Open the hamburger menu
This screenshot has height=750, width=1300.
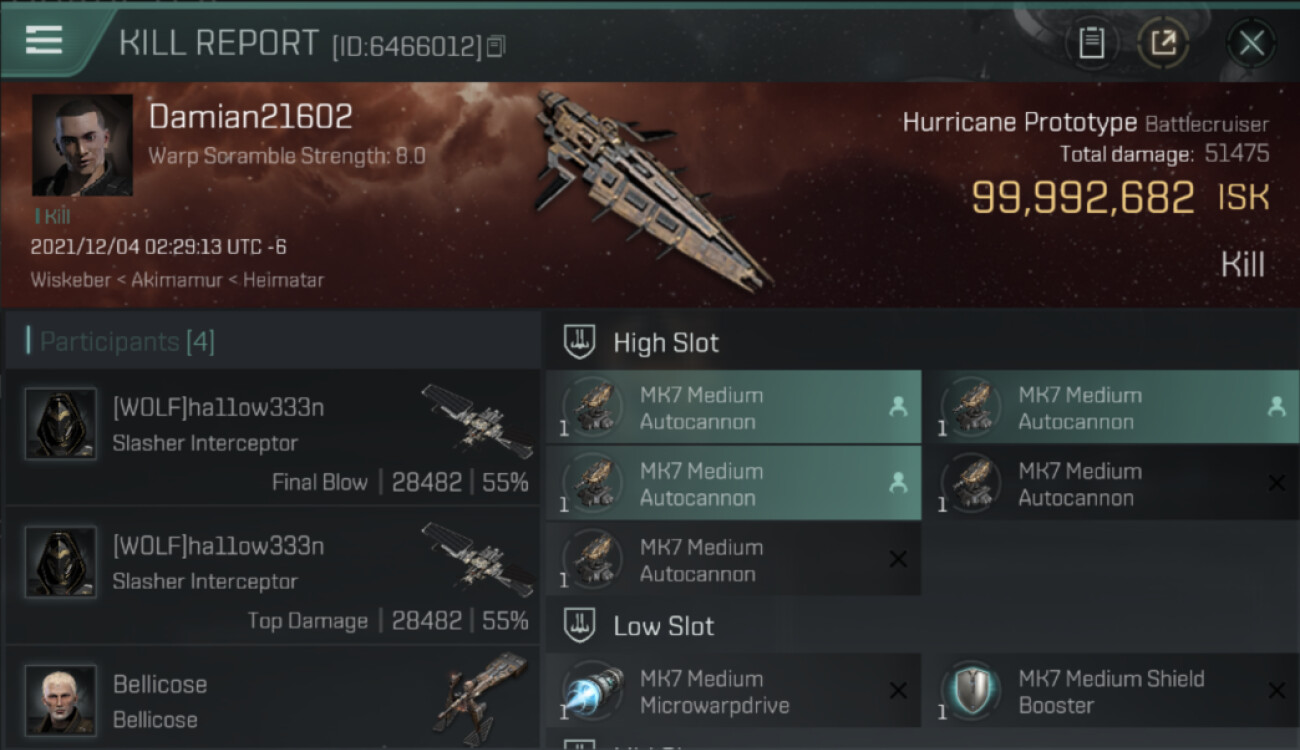click(44, 40)
